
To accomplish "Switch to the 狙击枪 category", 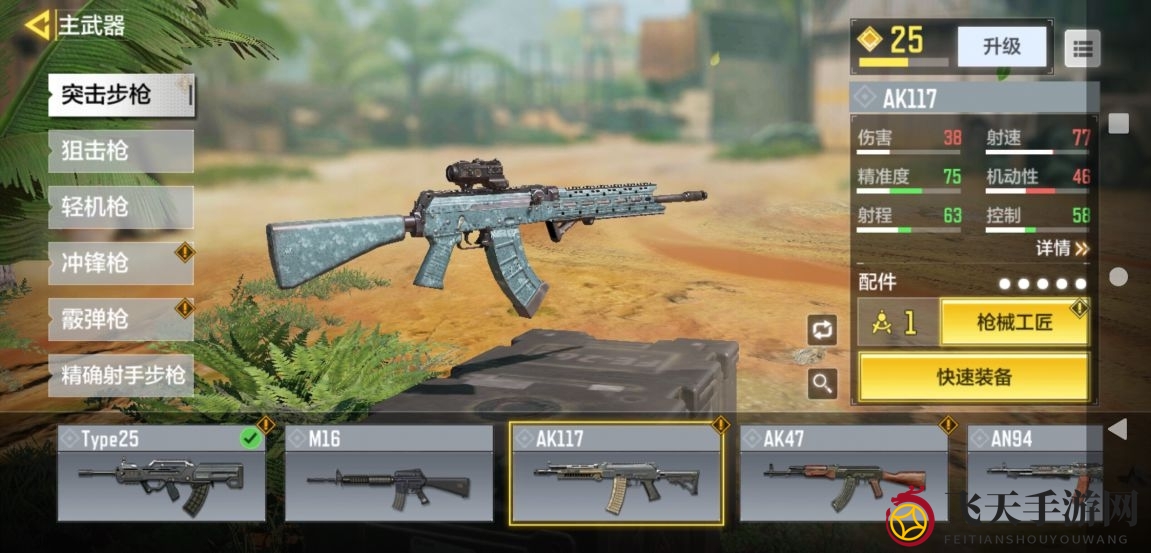I will tap(120, 152).
